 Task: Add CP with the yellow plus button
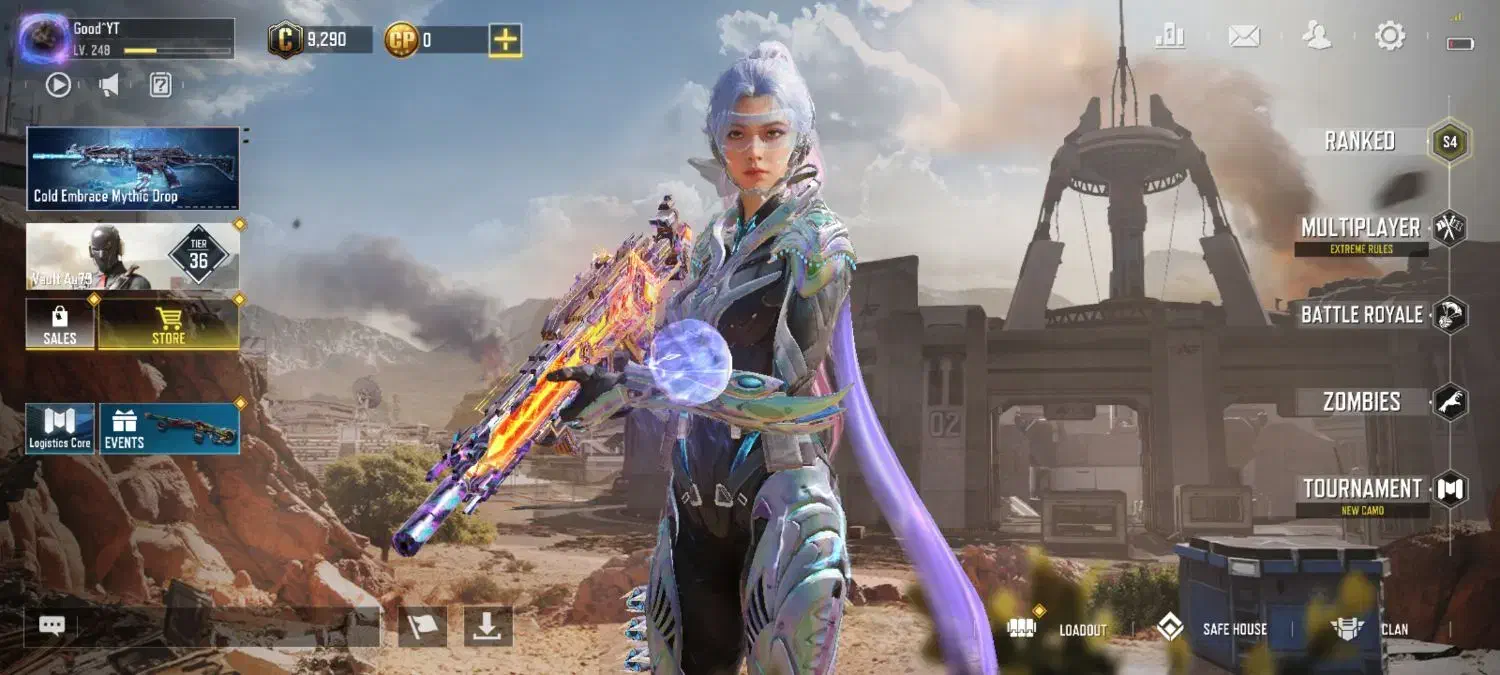pyautogui.click(x=505, y=40)
